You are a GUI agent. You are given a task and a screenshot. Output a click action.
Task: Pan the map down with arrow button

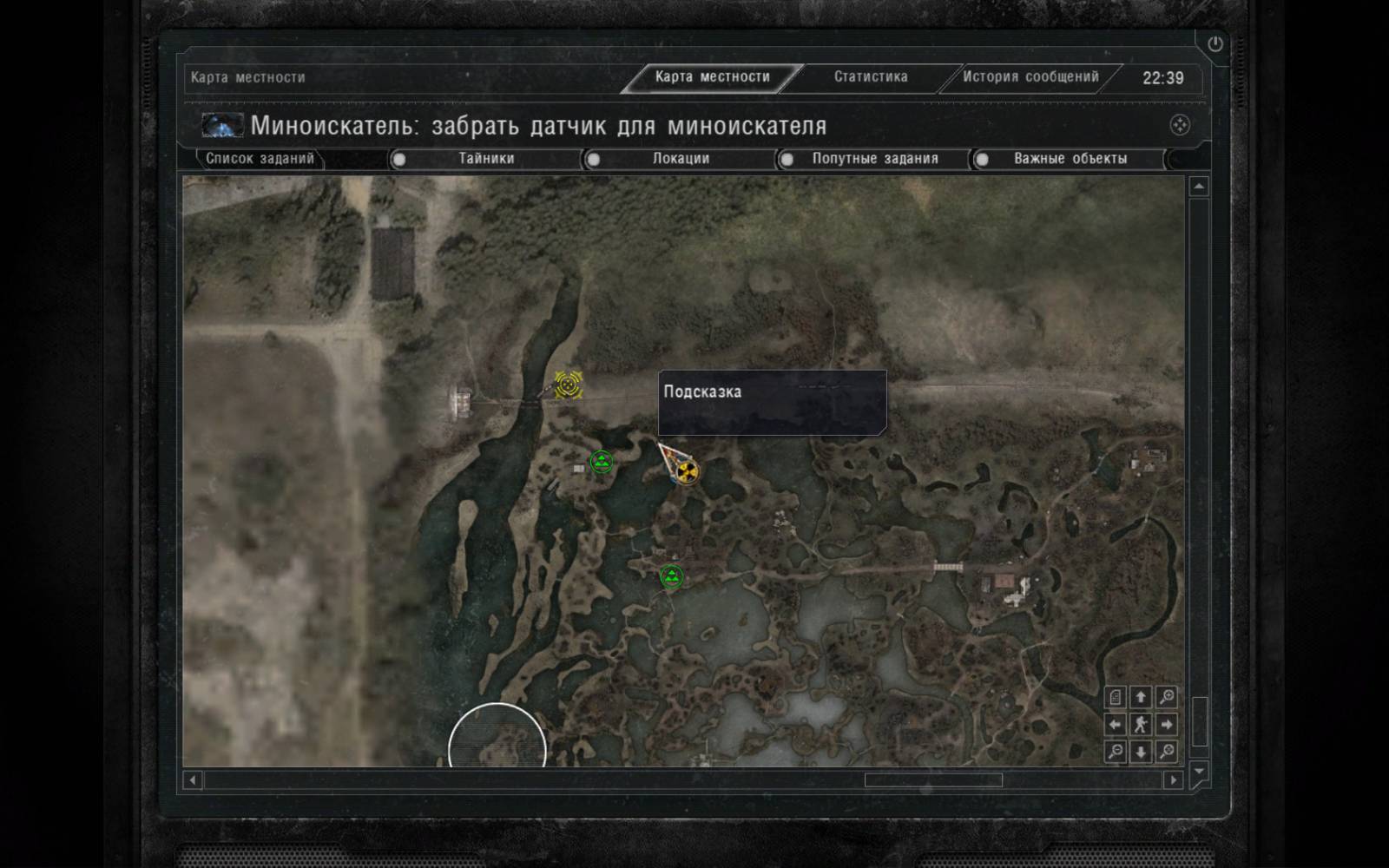(x=1141, y=751)
